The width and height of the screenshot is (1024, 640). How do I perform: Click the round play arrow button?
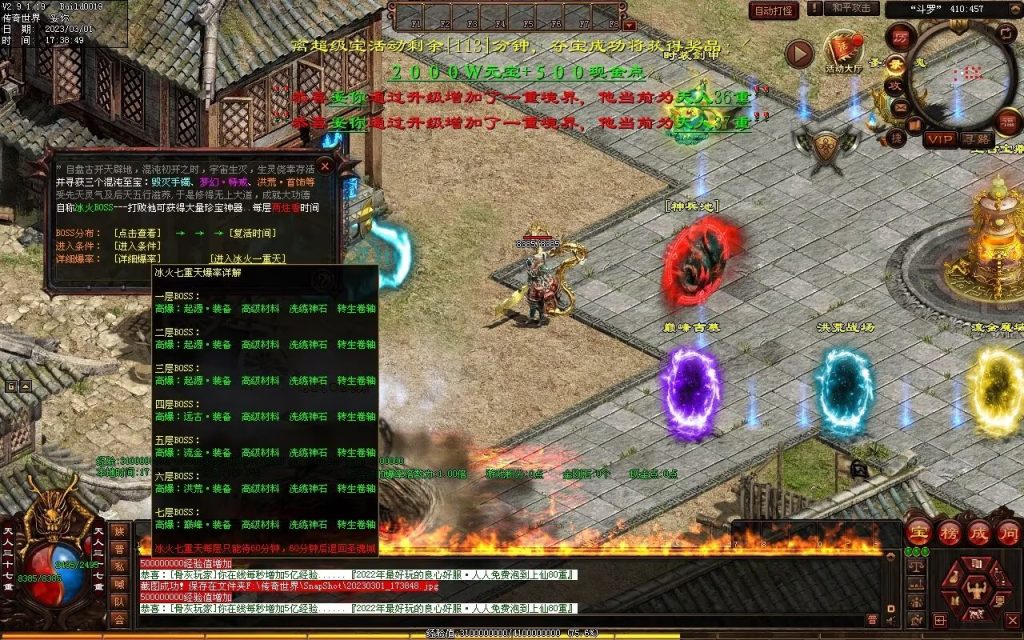[x=799, y=54]
